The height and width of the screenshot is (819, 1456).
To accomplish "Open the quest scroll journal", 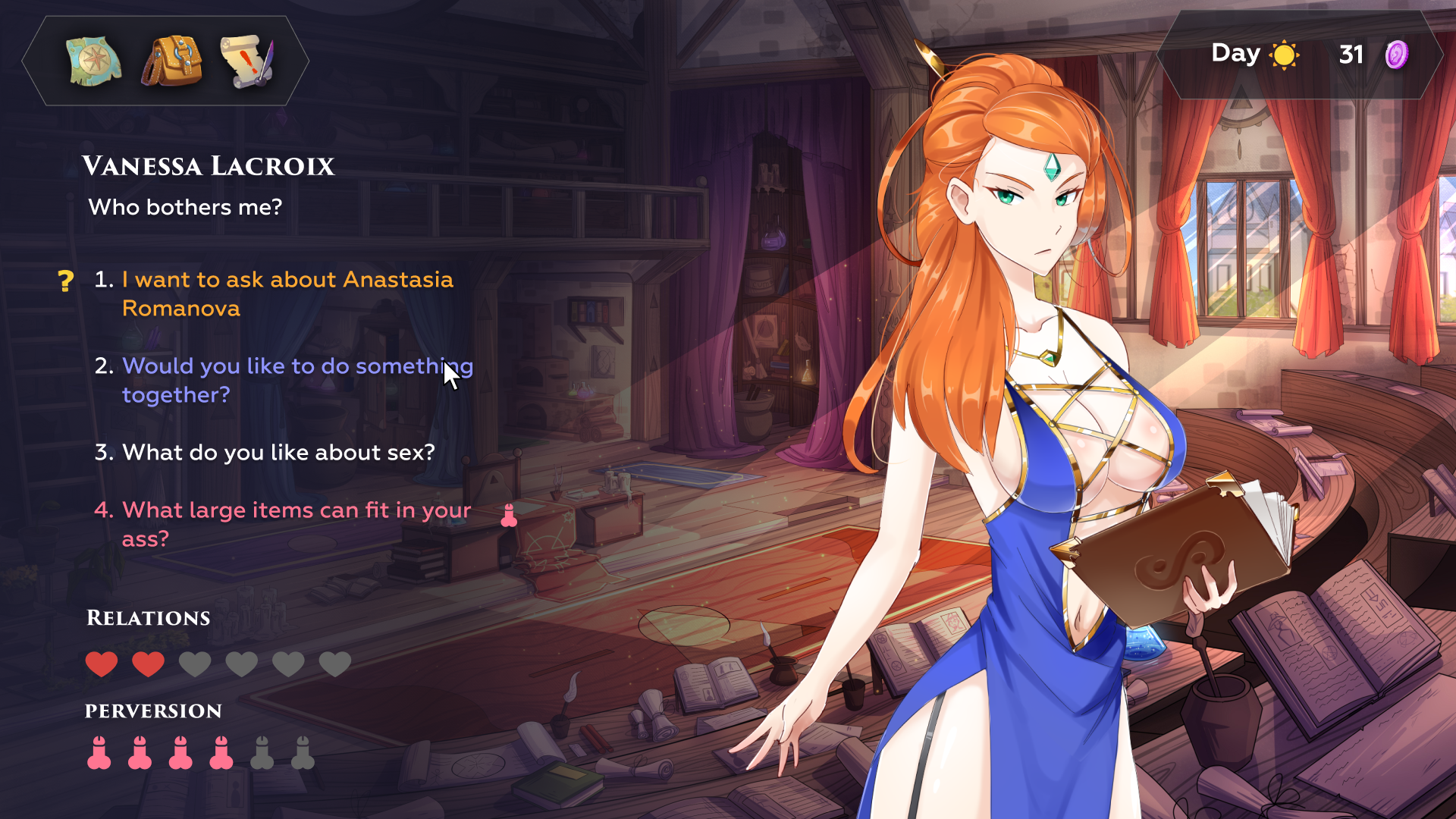I will (247, 61).
